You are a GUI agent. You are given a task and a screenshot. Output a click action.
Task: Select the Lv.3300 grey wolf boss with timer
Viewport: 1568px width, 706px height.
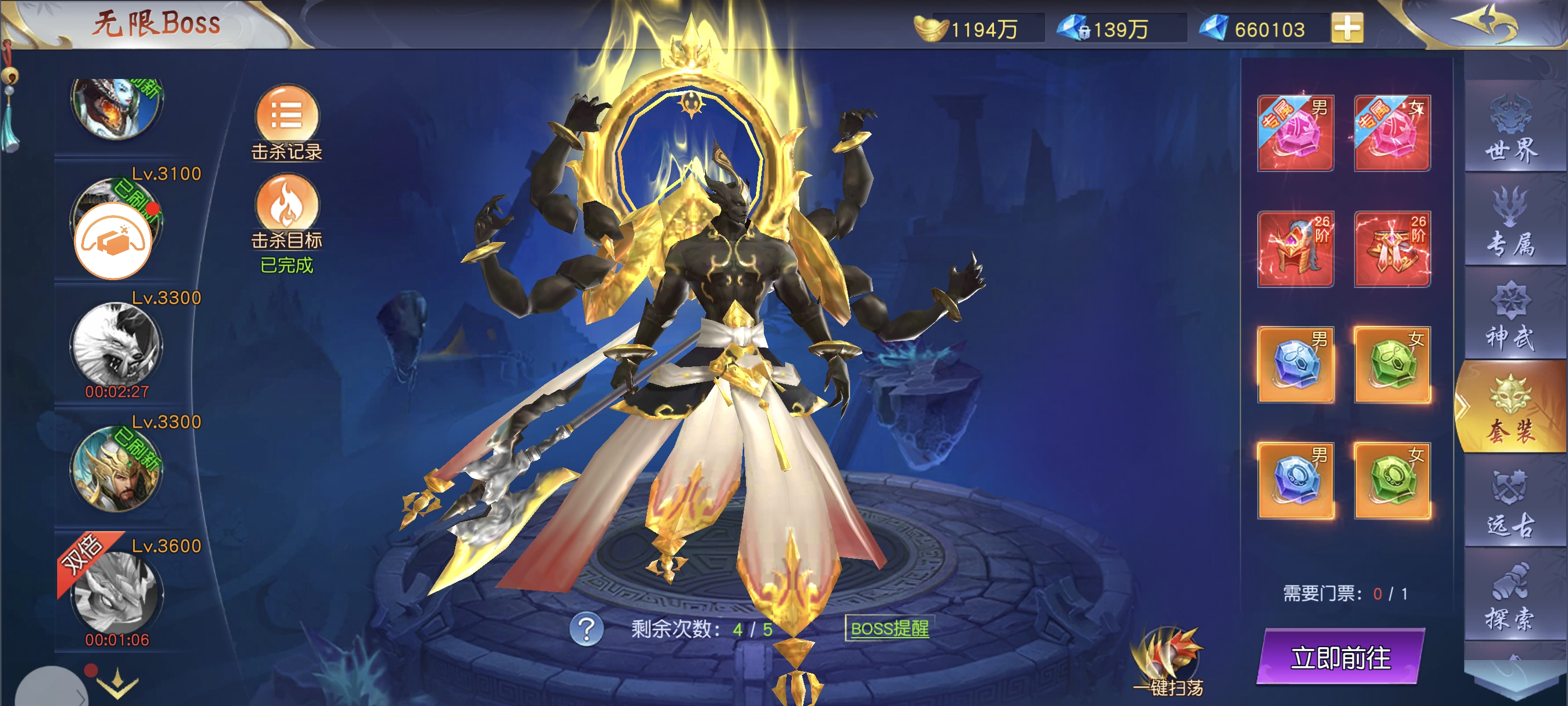coord(116,345)
